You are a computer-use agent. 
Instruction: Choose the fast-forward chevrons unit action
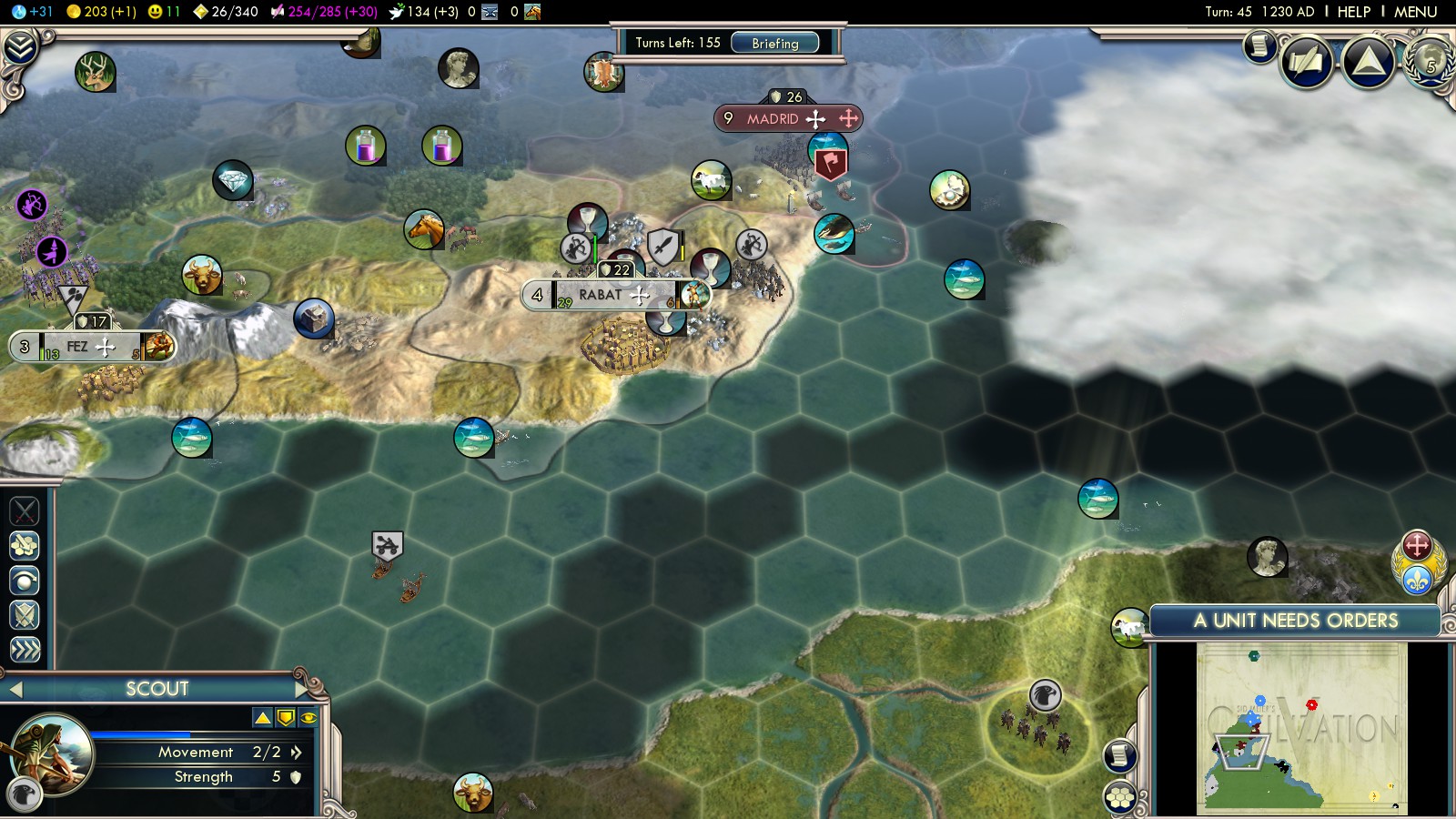click(25, 649)
